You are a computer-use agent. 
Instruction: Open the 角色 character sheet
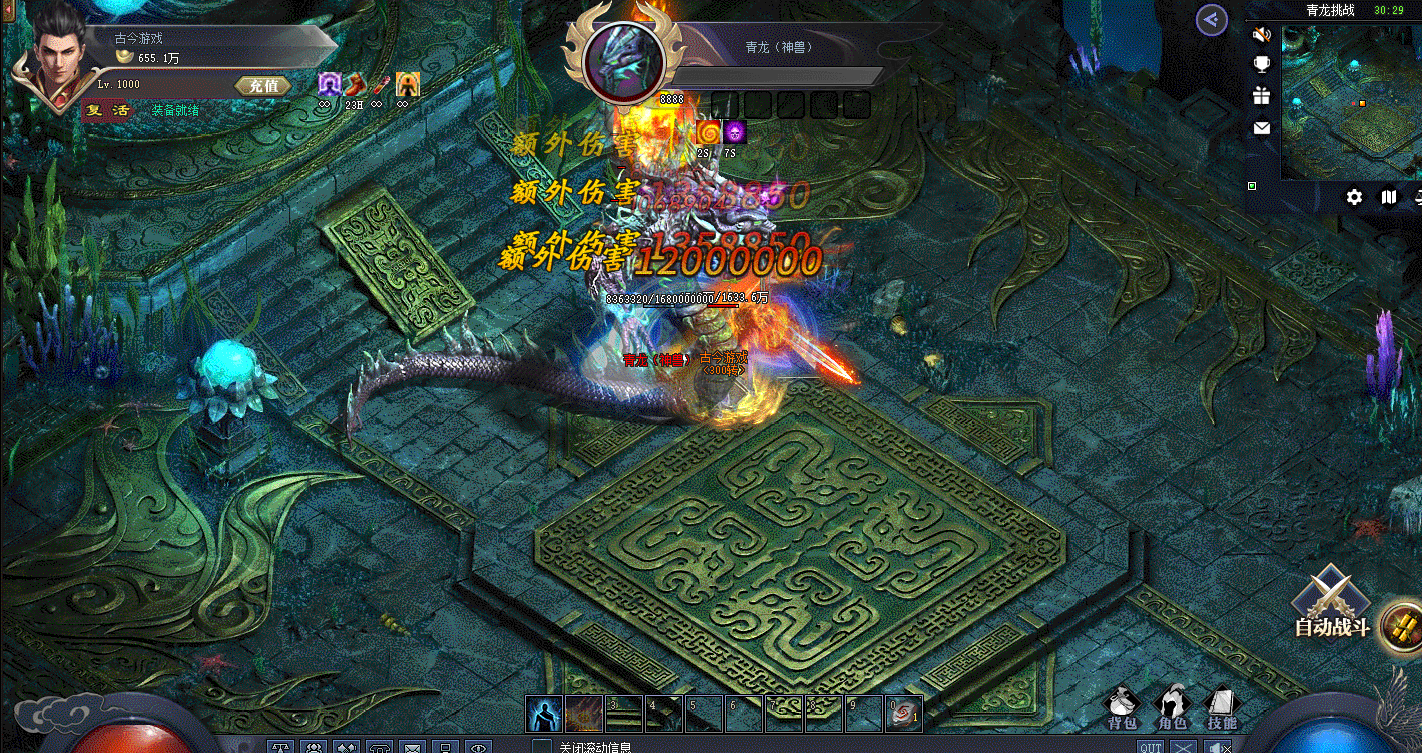tap(1172, 708)
